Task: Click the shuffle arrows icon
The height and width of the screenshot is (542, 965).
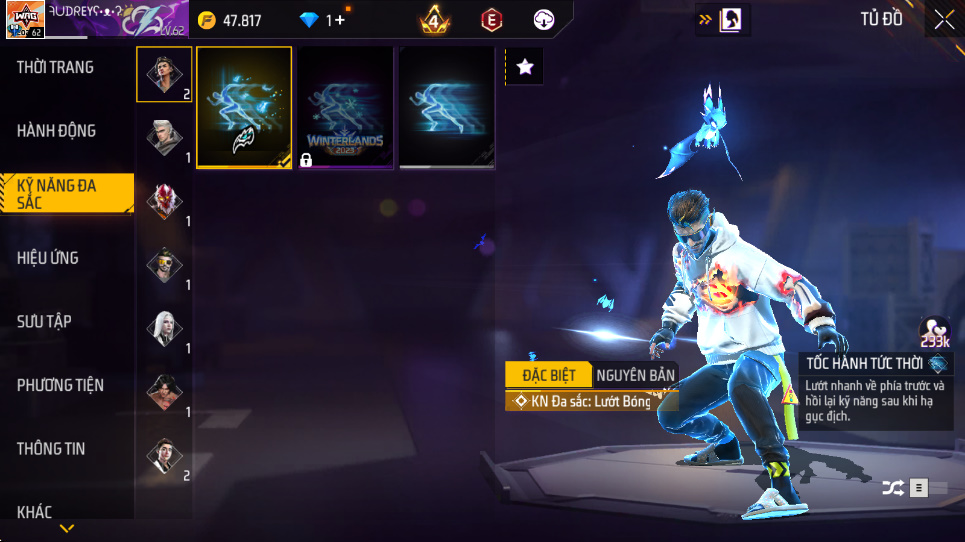Action: 892,488
